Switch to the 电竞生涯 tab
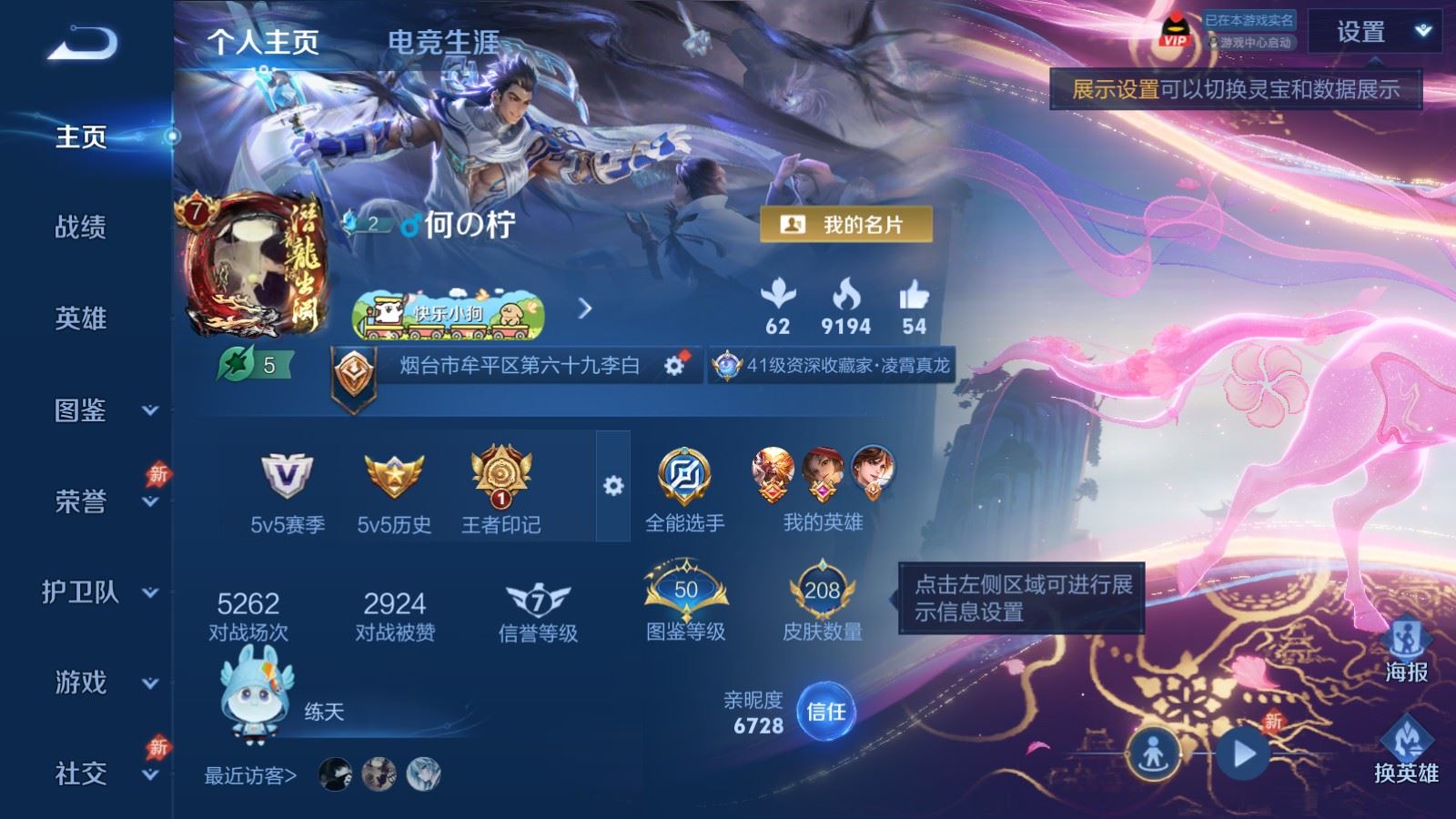The width and height of the screenshot is (1456, 819). (443, 42)
